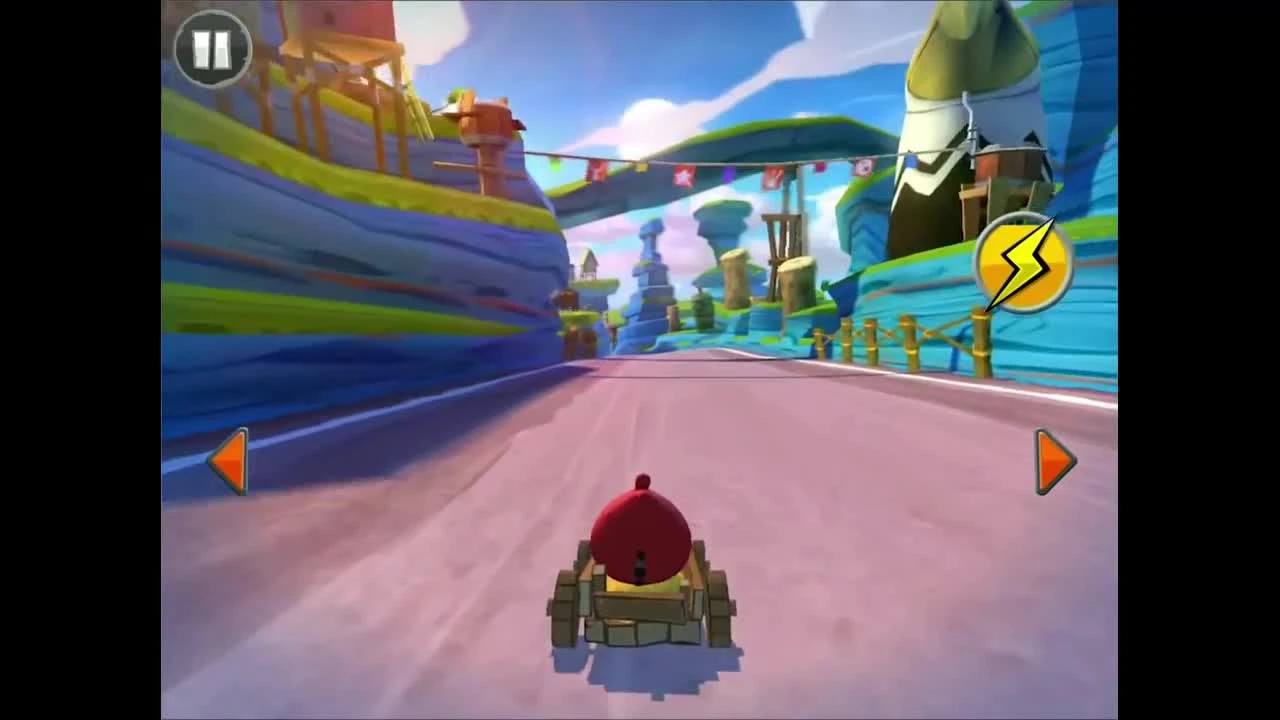Toggle steering left with the arrow control
The height and width of the screenshot is (720, 1280).
click(228, 460)
